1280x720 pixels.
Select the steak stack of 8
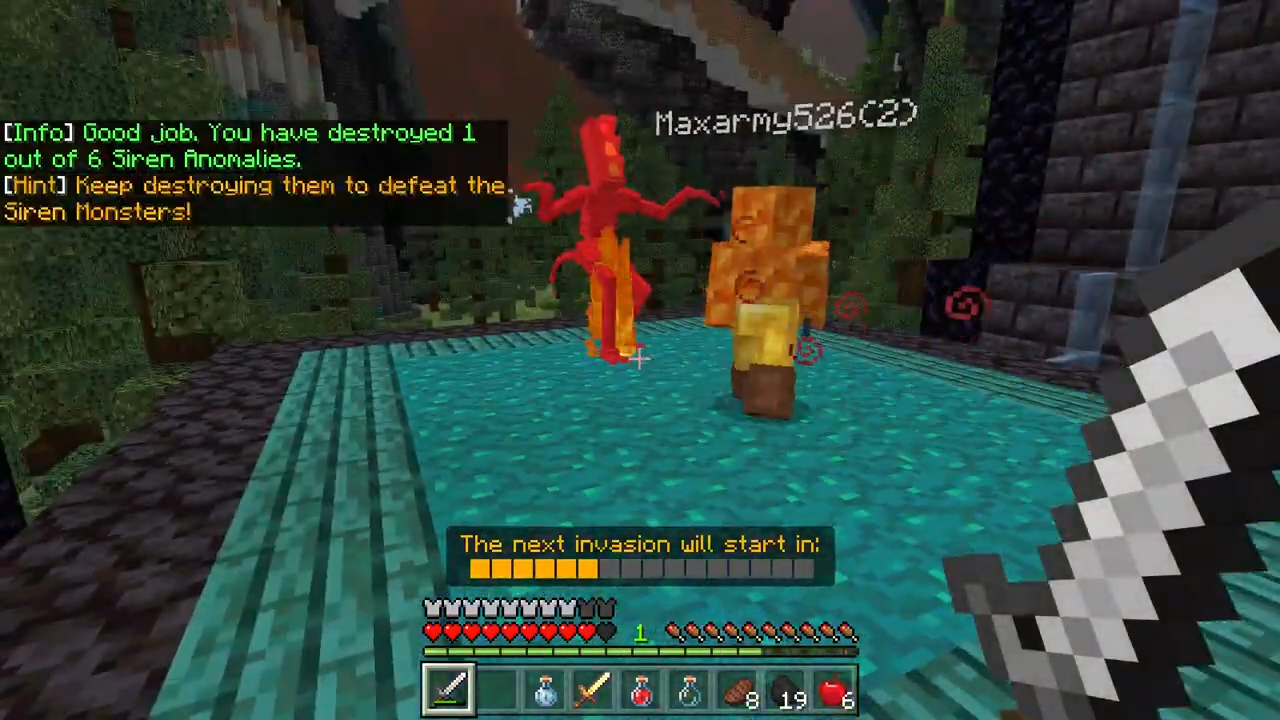(737, 690)
